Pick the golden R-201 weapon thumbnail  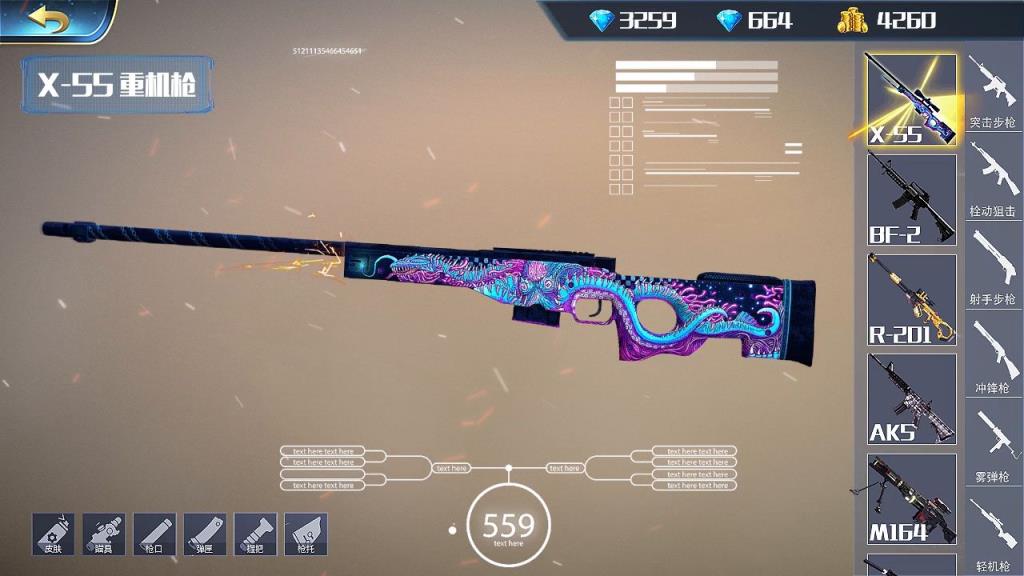click(910, 299)
